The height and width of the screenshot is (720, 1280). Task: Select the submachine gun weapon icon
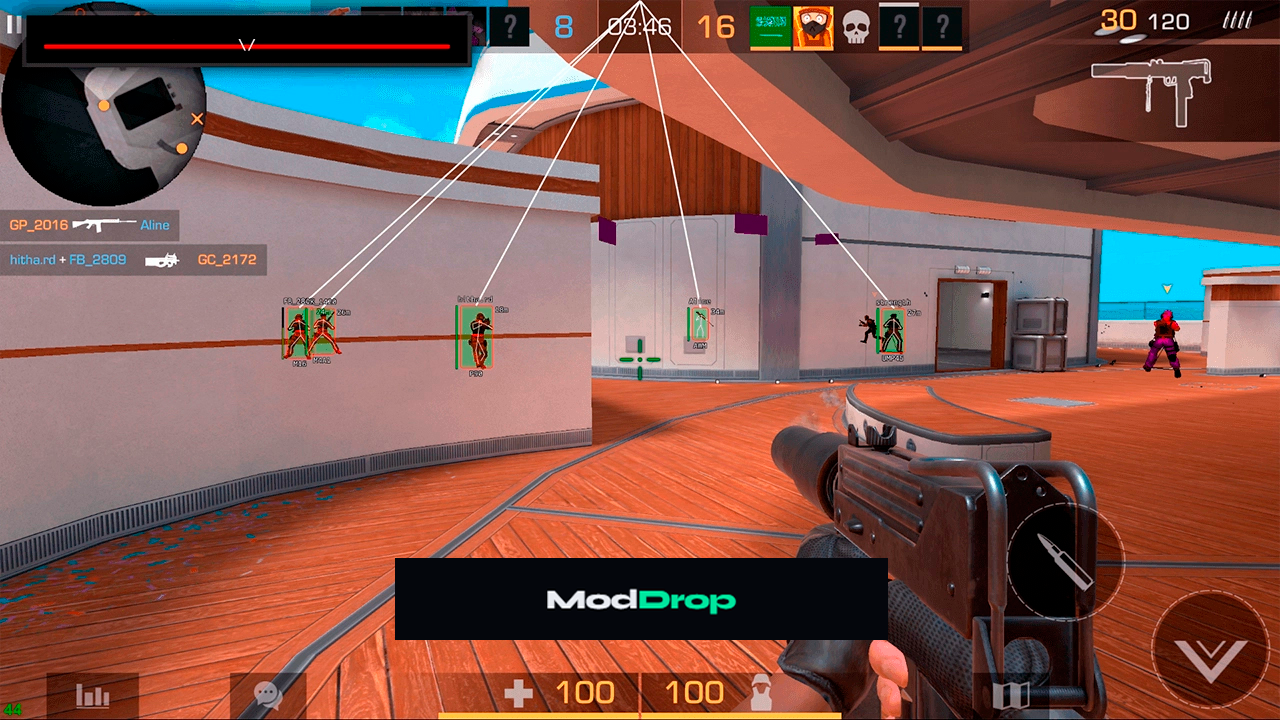coord(1150,88)
